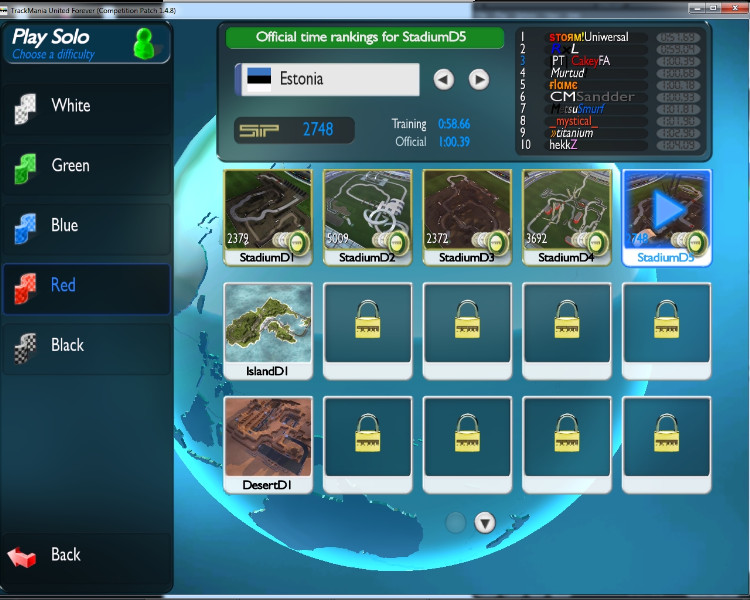Click the Estonia ranking zone field
Screen dimensions: 750x600
327,79
